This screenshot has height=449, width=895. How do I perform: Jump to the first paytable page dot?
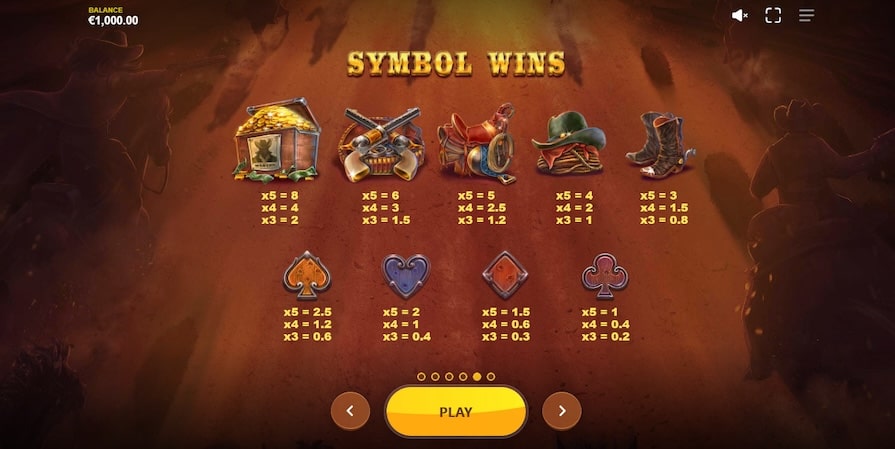coord(421,376)
